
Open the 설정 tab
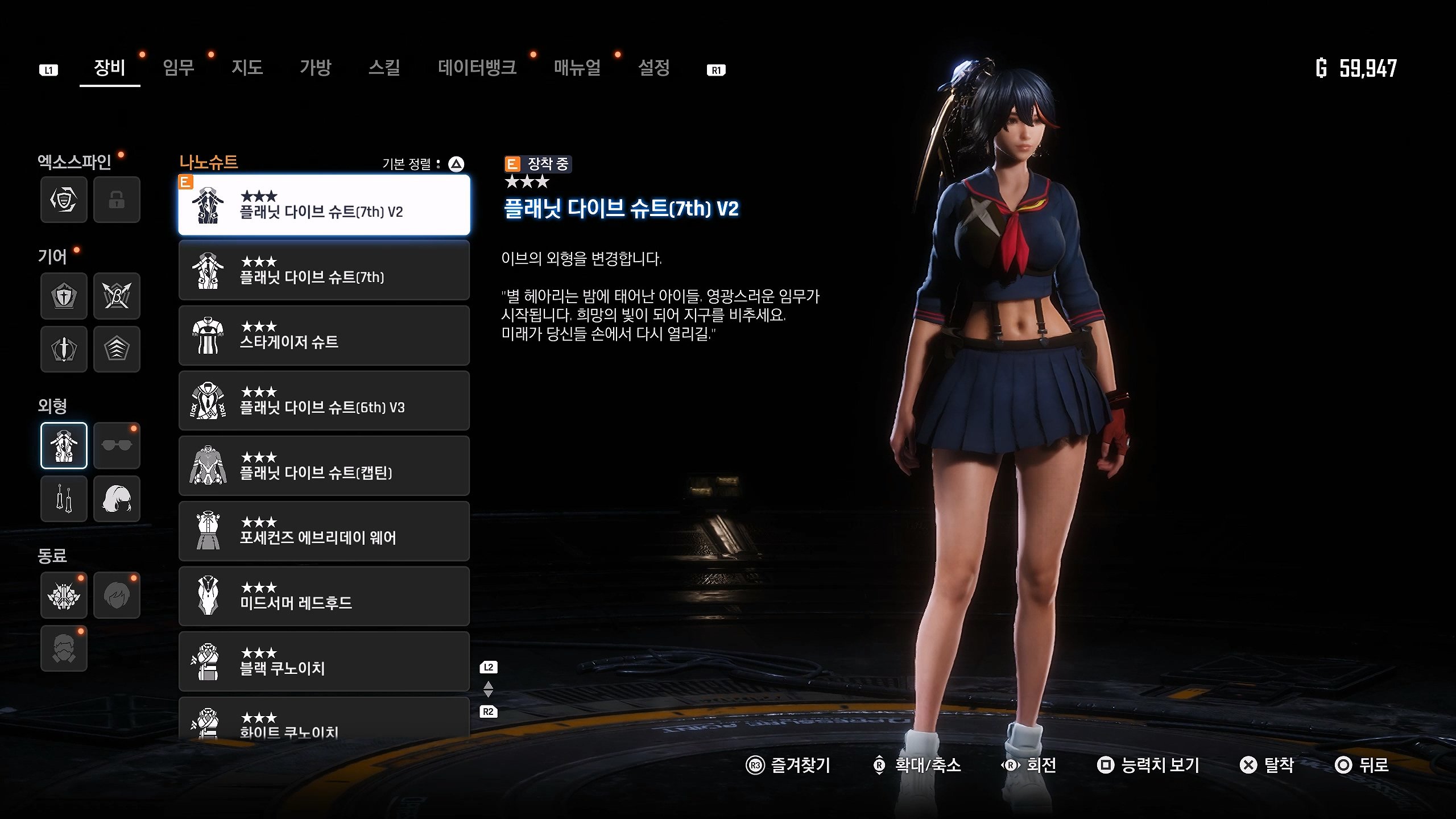(x=653, y=68)
